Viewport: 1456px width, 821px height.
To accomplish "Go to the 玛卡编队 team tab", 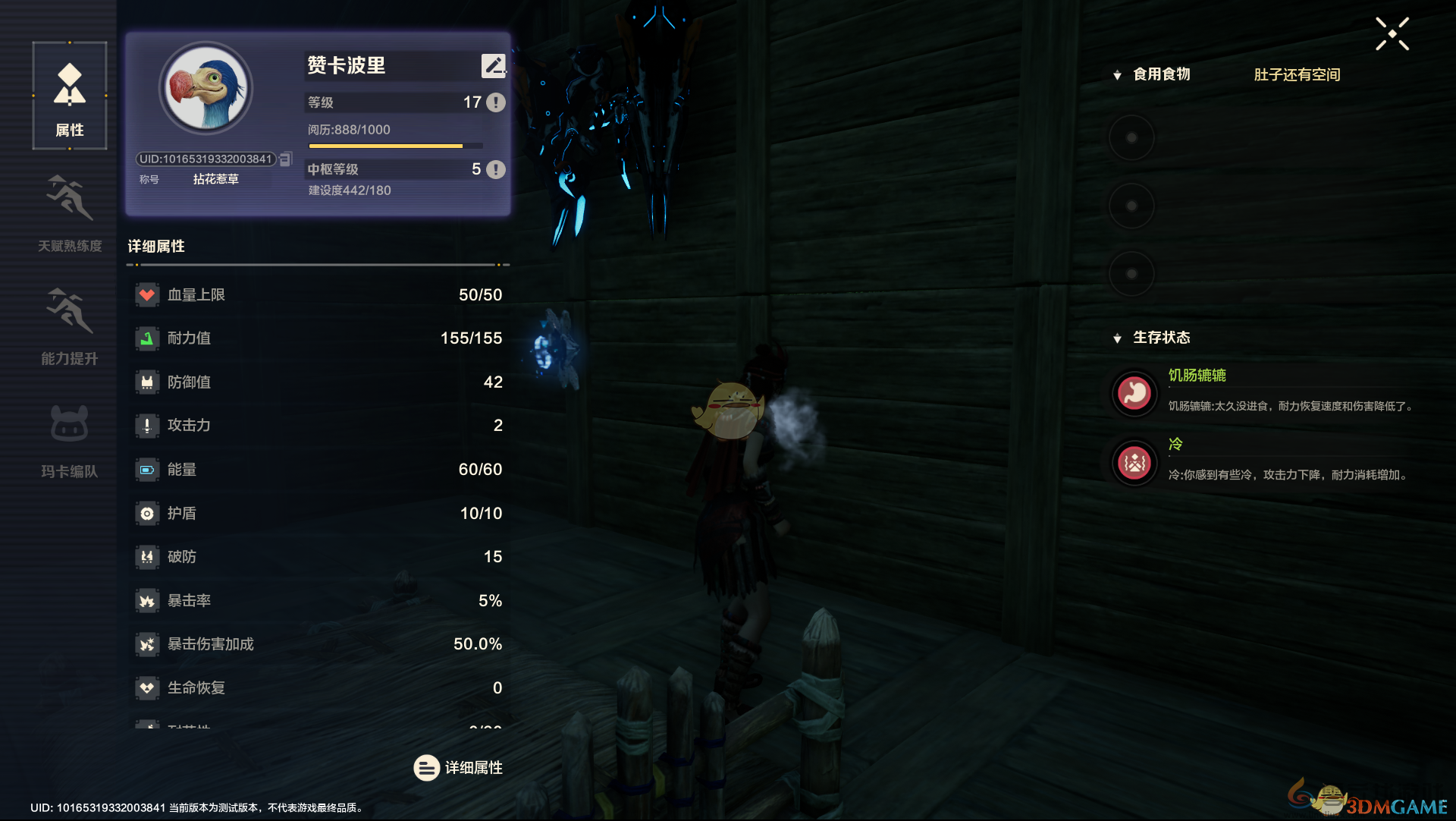I will coord(70,439).
